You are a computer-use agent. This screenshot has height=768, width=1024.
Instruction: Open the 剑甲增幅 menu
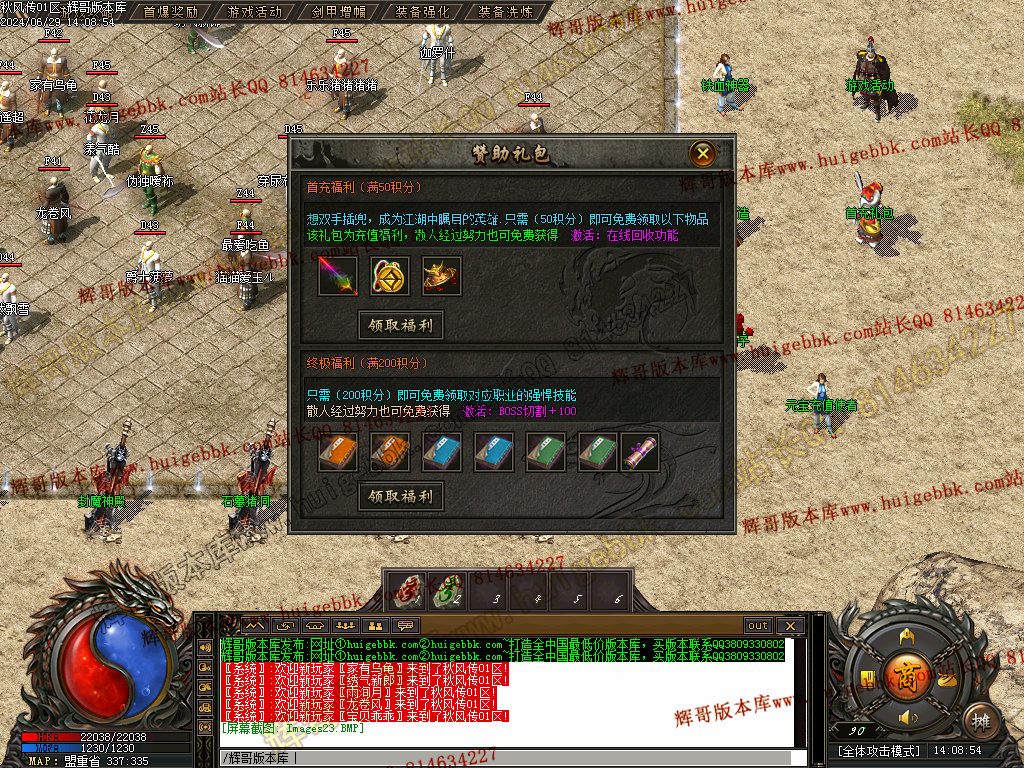[338, 12]
